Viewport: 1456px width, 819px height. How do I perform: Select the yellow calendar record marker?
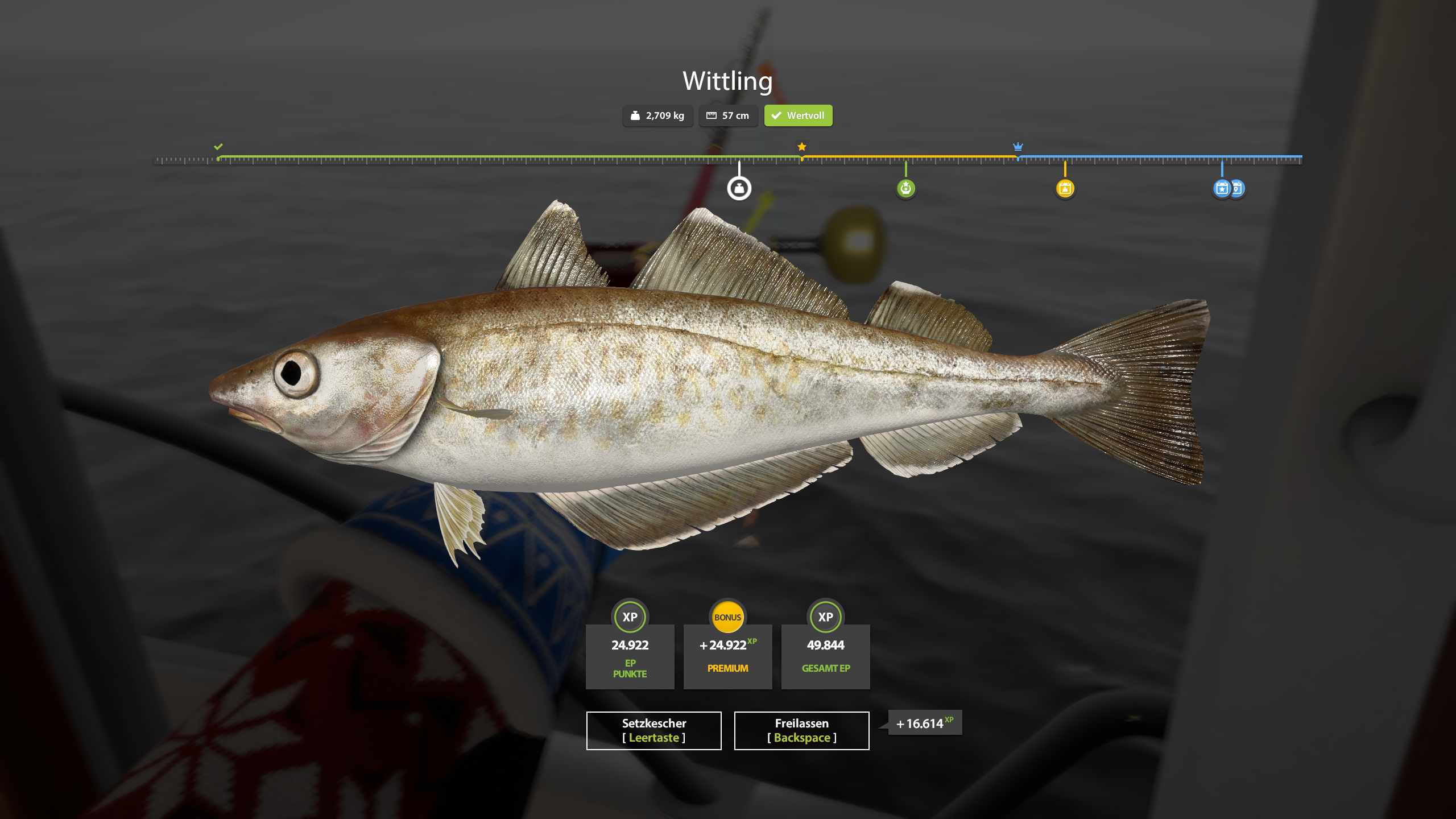(1065, 188)
